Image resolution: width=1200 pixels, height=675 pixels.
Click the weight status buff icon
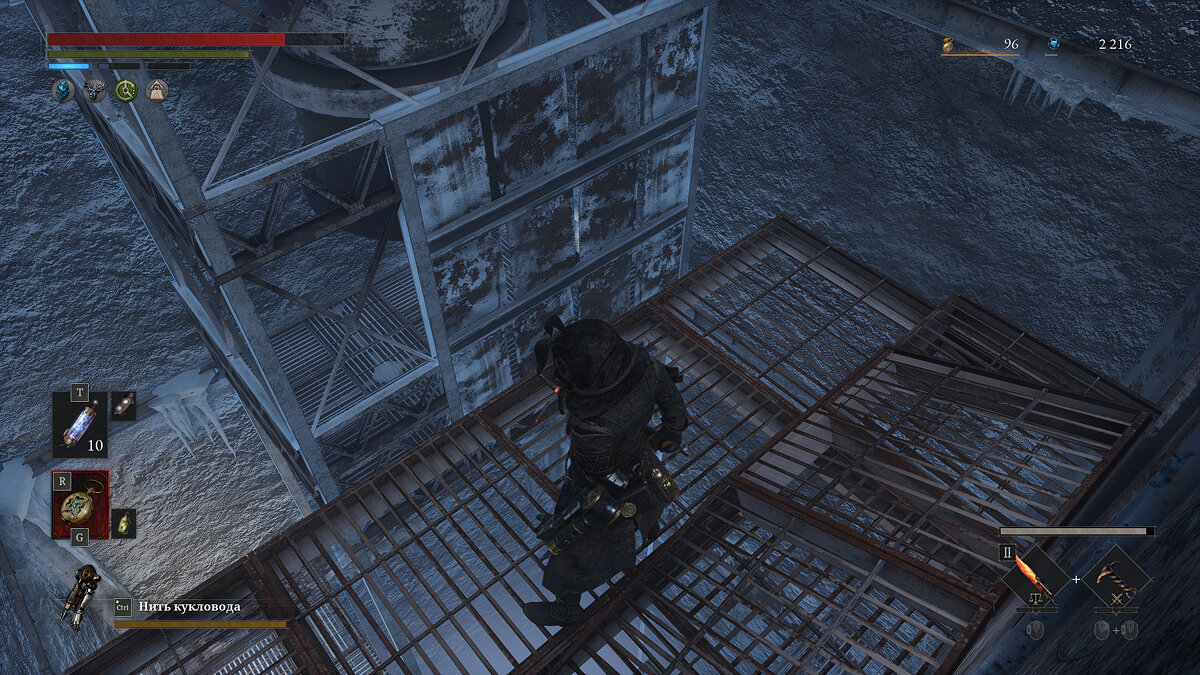point(157,91)
